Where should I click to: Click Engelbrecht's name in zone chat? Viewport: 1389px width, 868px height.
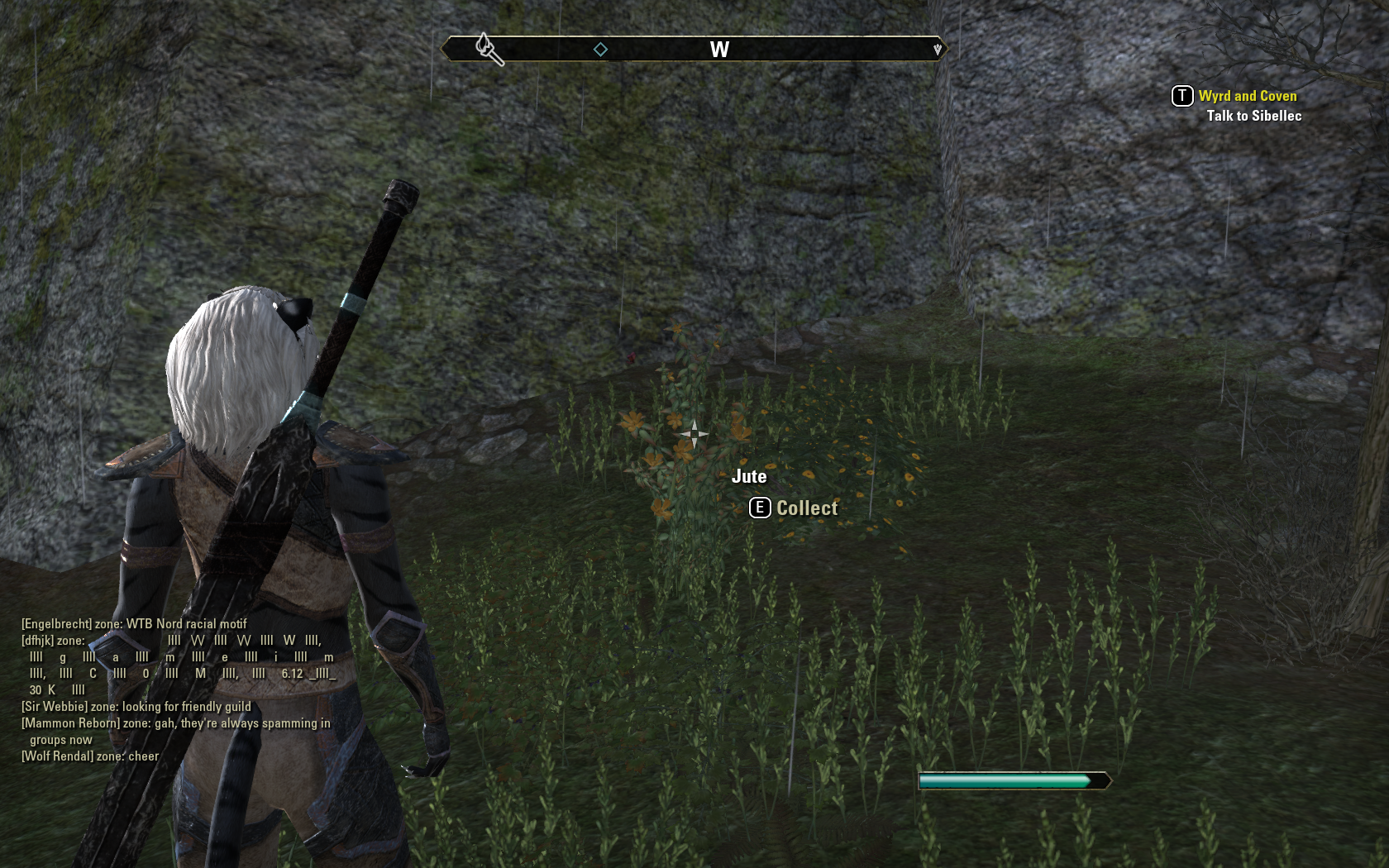(56, 624)
